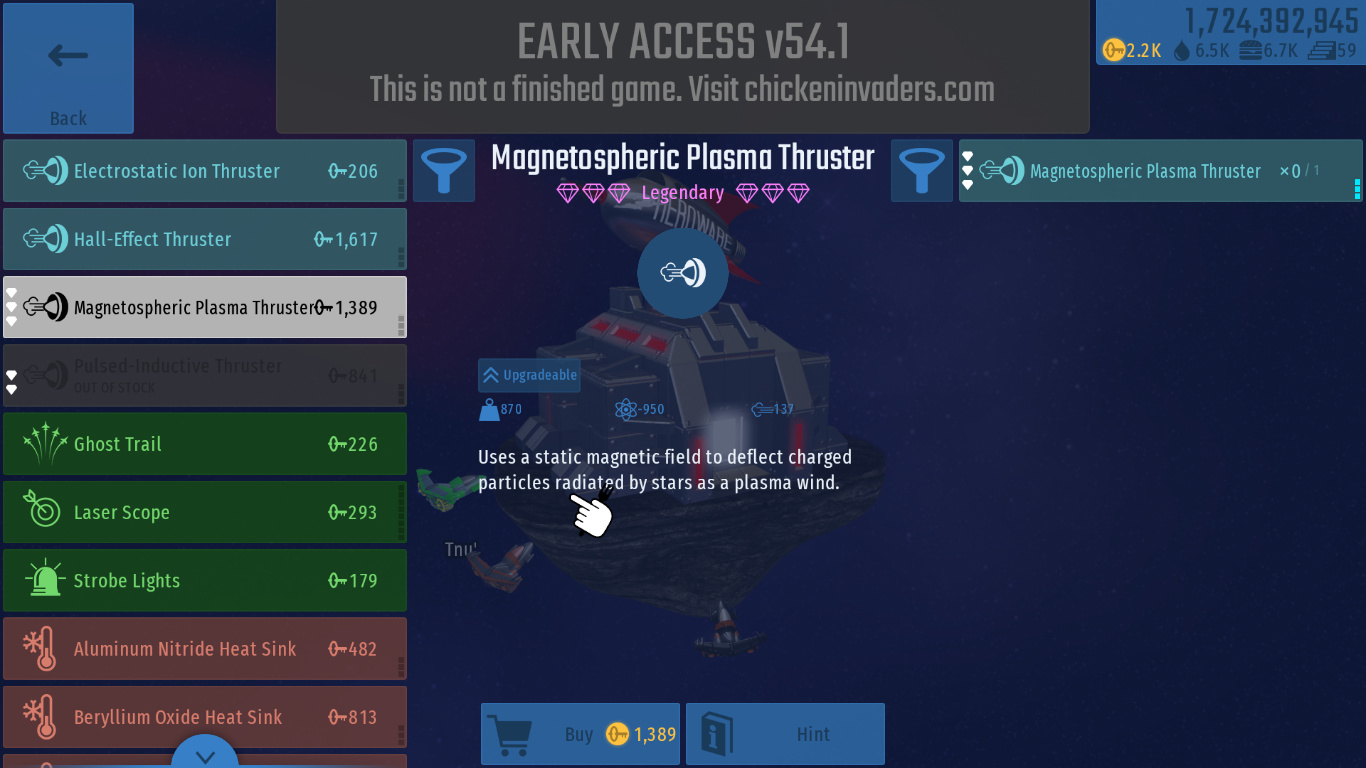Select the Strobe Lights item
Image resolution: width=1366 pixels, height=768 pixels.
205,580
